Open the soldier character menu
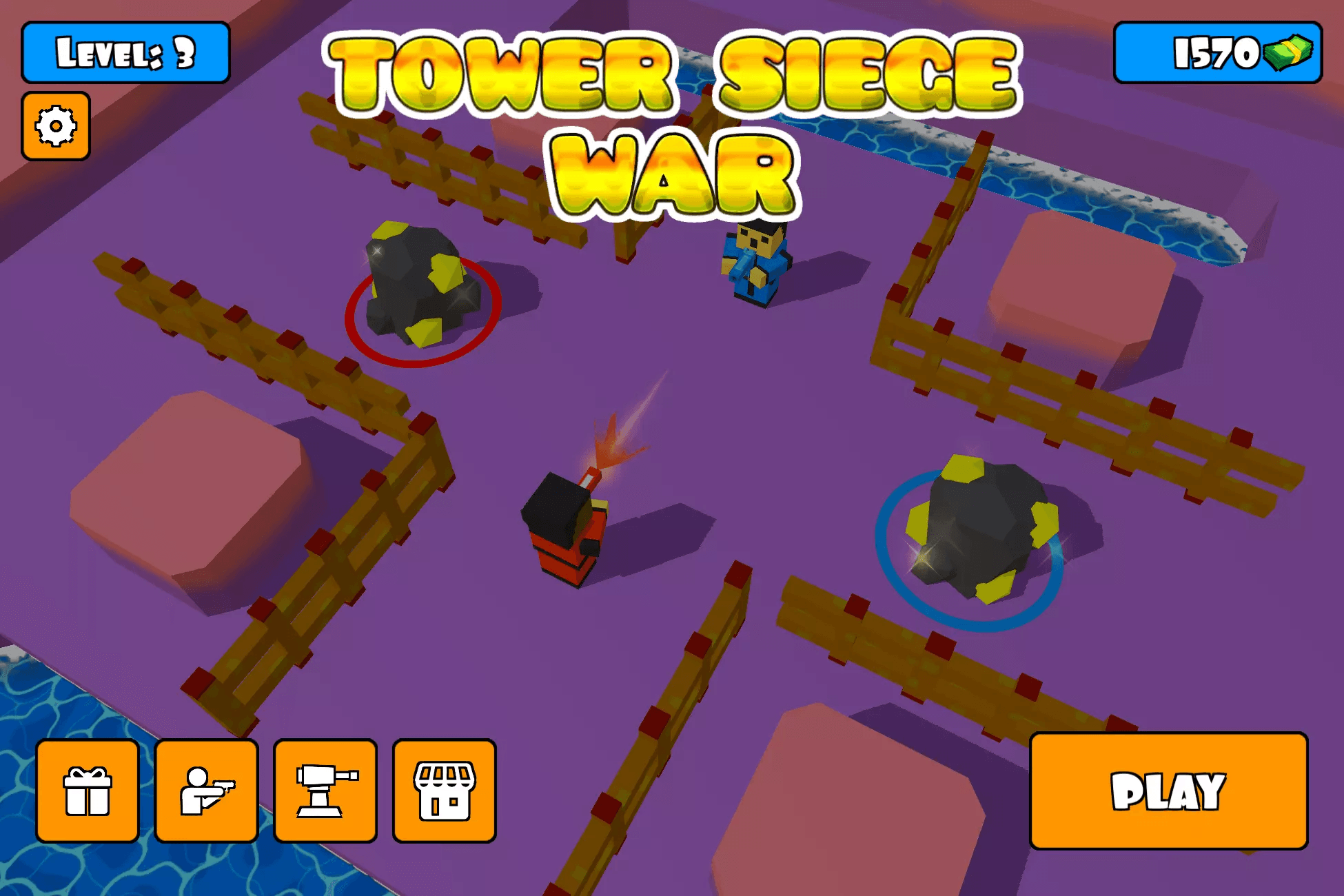This screenshot has height=896, width=1344. click(206, 791)
